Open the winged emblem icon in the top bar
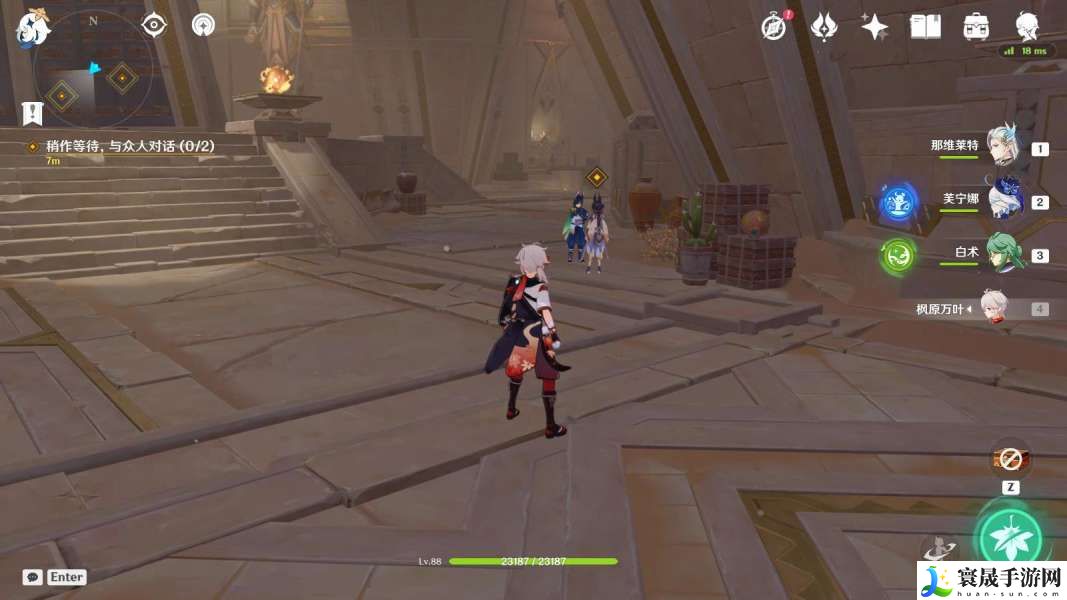 [824, 27]
